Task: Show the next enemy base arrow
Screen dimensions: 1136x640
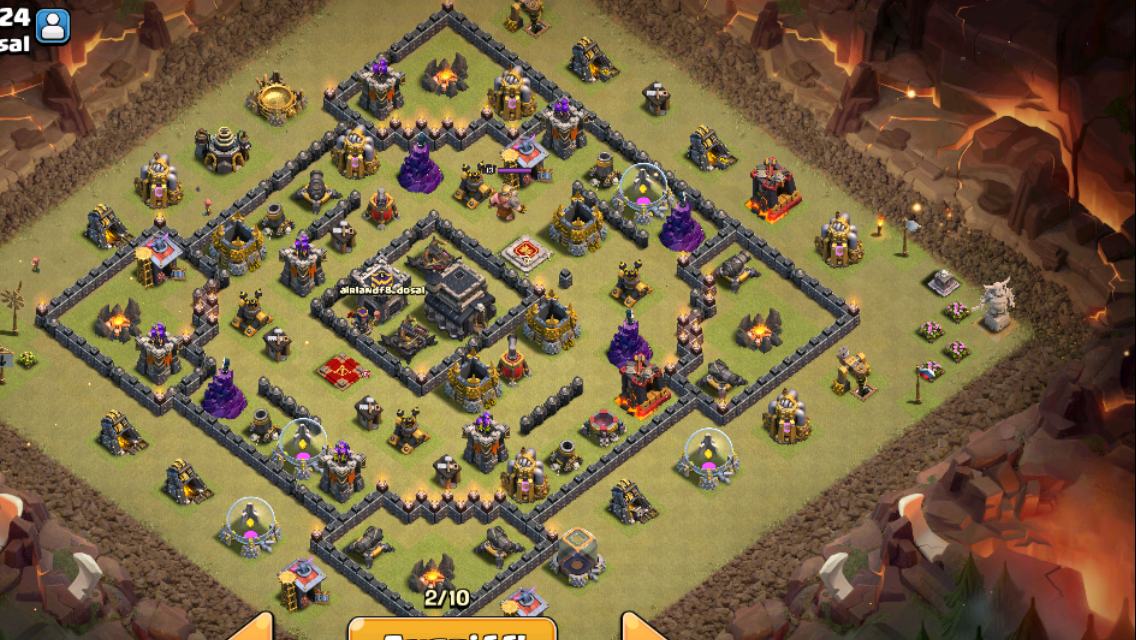Action: pyautogui.click(x=641, y=629)
